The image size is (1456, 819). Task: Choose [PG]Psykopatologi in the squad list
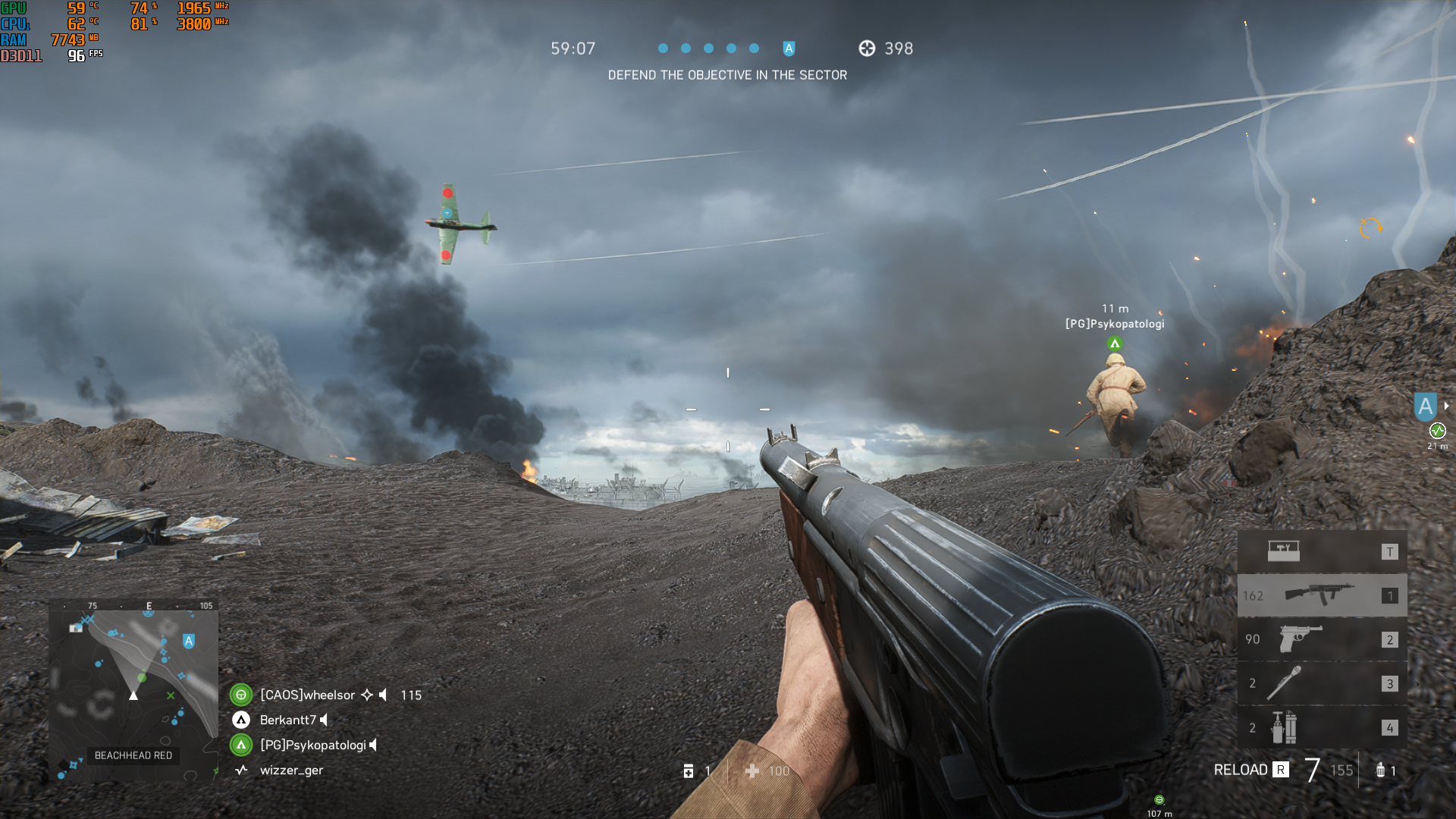(312, 745)
